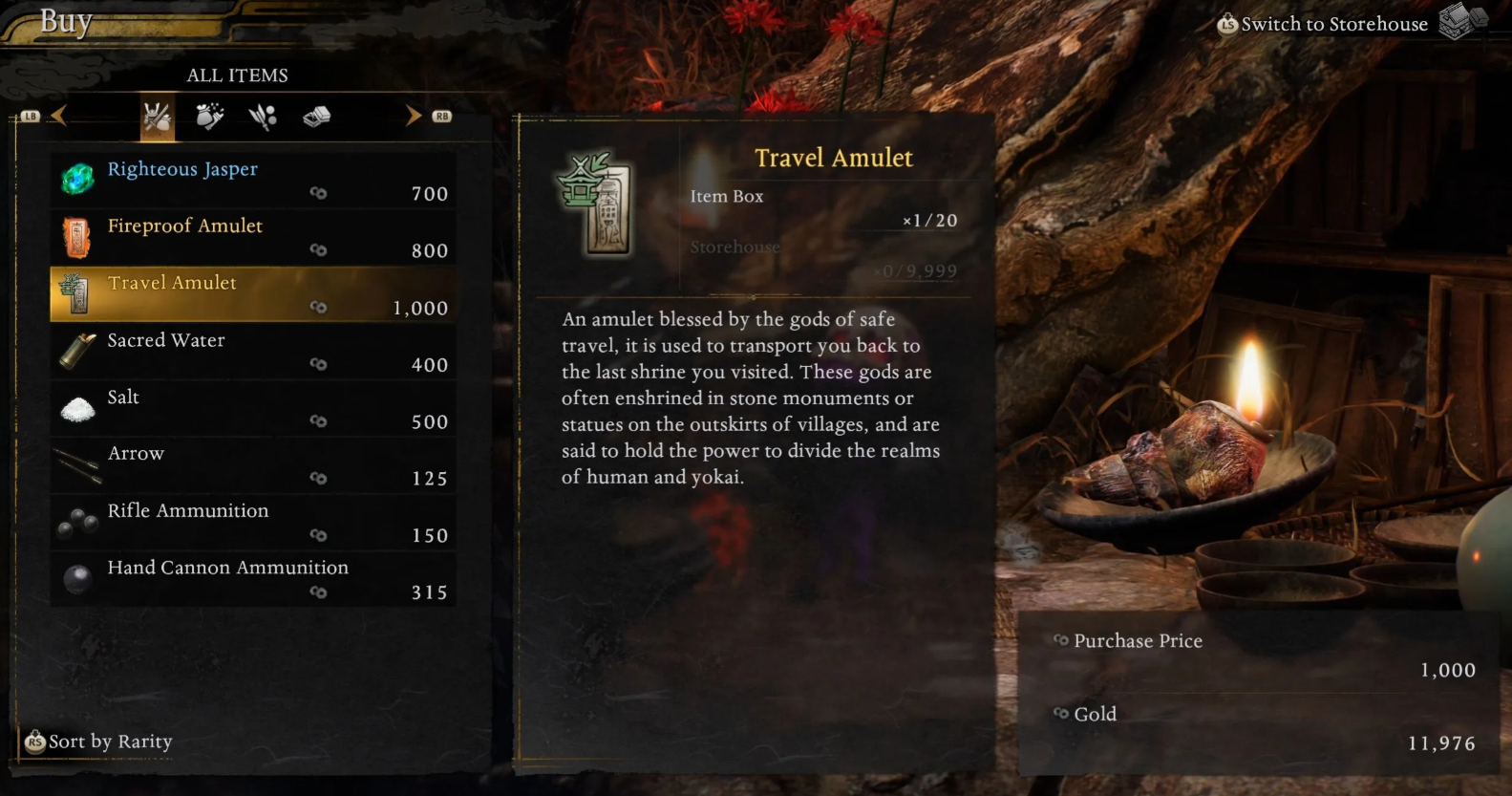Choose the Arrow entry priced 125

point(252,465)
